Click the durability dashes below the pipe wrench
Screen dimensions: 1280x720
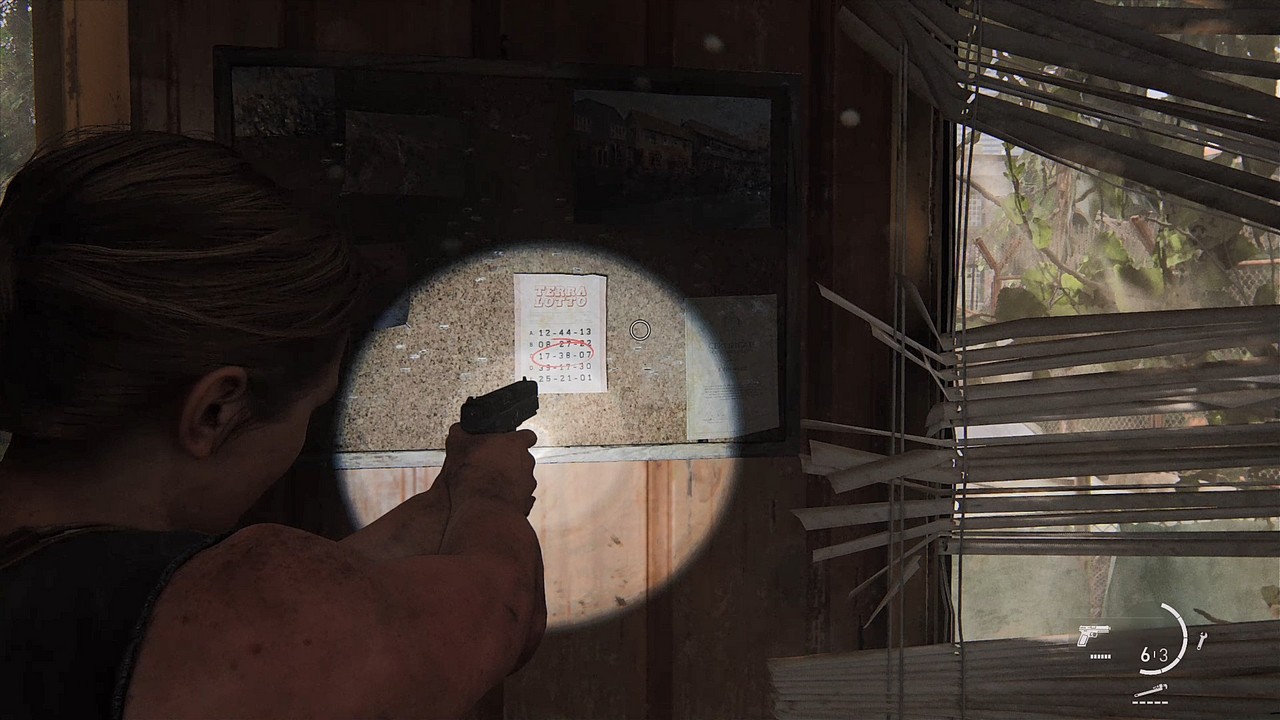click(x=1149, y=701)
